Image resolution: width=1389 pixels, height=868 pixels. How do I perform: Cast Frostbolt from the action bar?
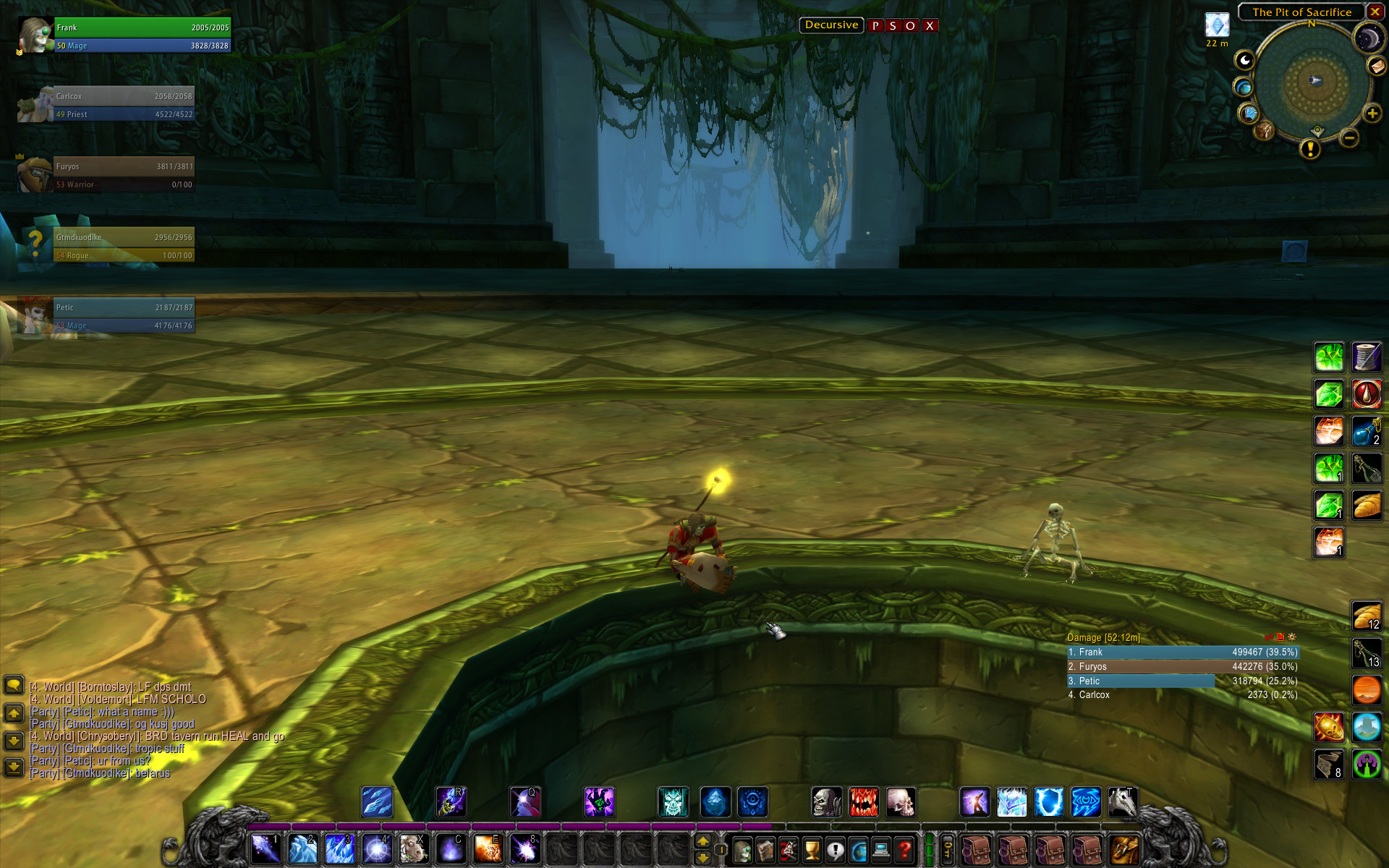[266, 849]
